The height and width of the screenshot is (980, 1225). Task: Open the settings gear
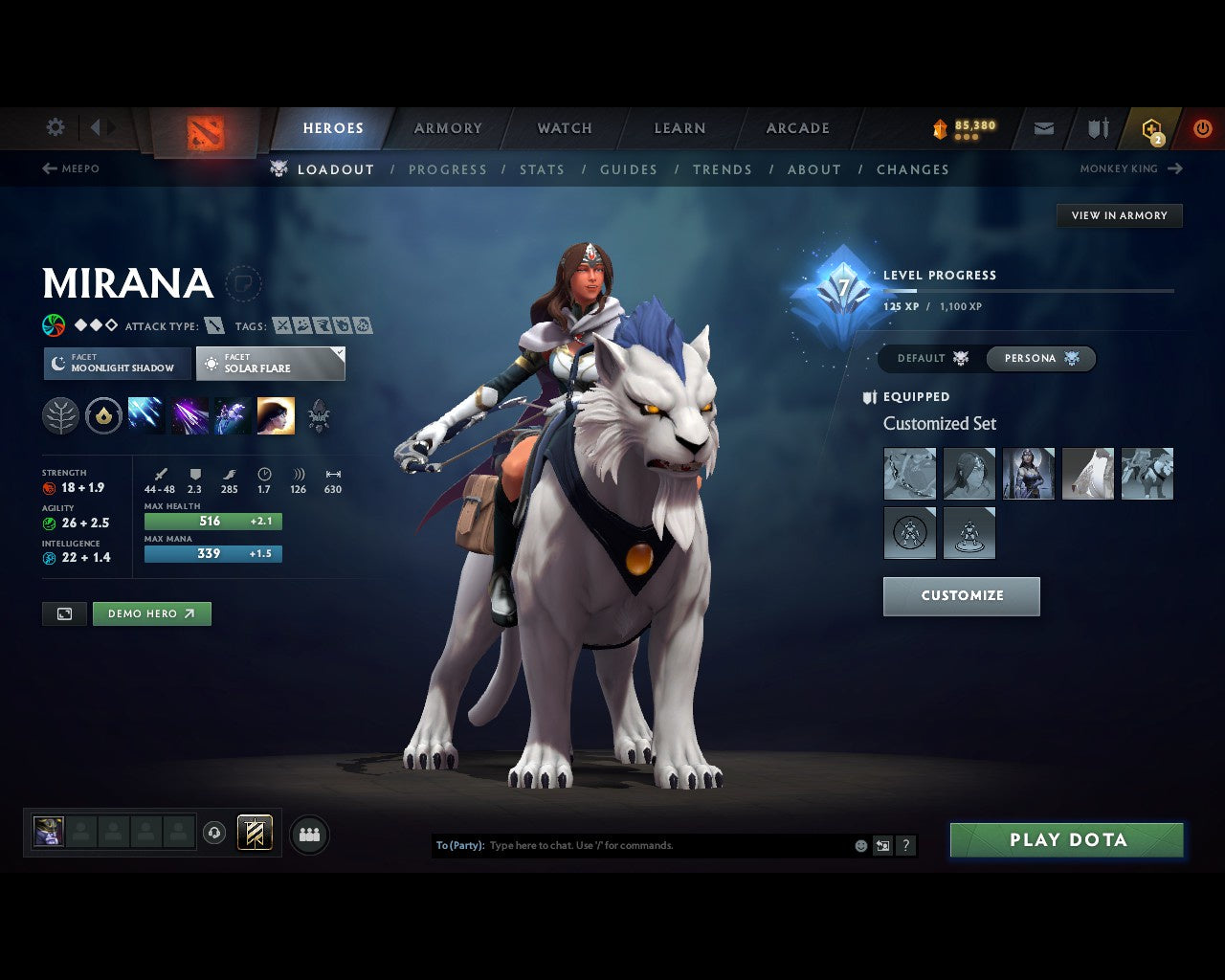(55, 127)
